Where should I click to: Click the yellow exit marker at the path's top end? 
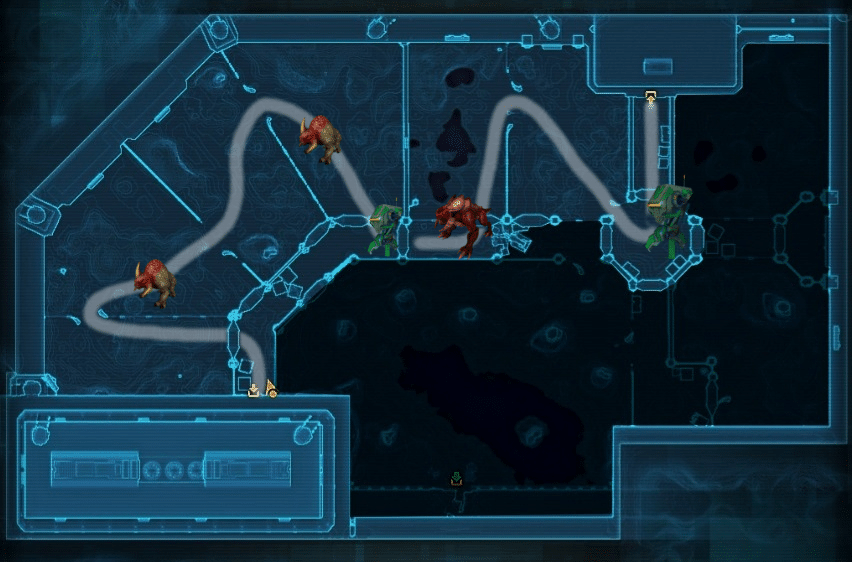(651, 97)
